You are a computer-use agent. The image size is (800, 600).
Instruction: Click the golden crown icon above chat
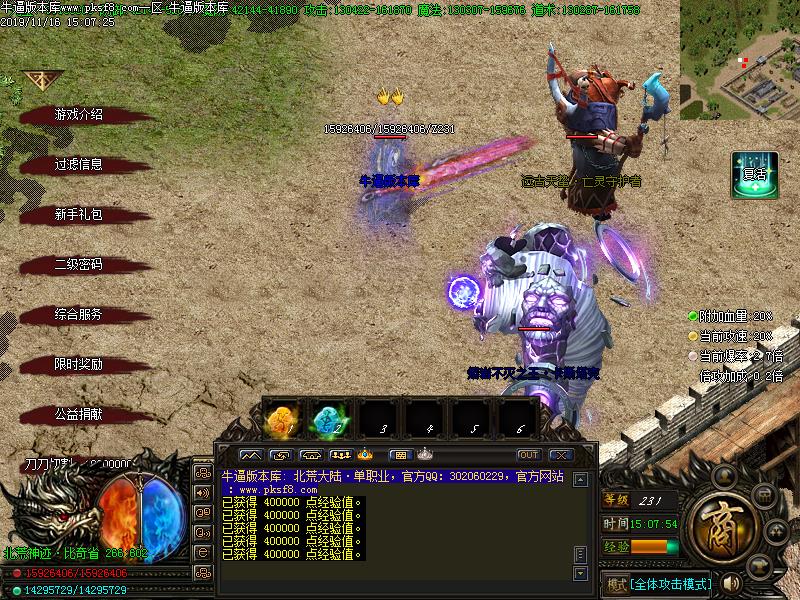[365, 455]
